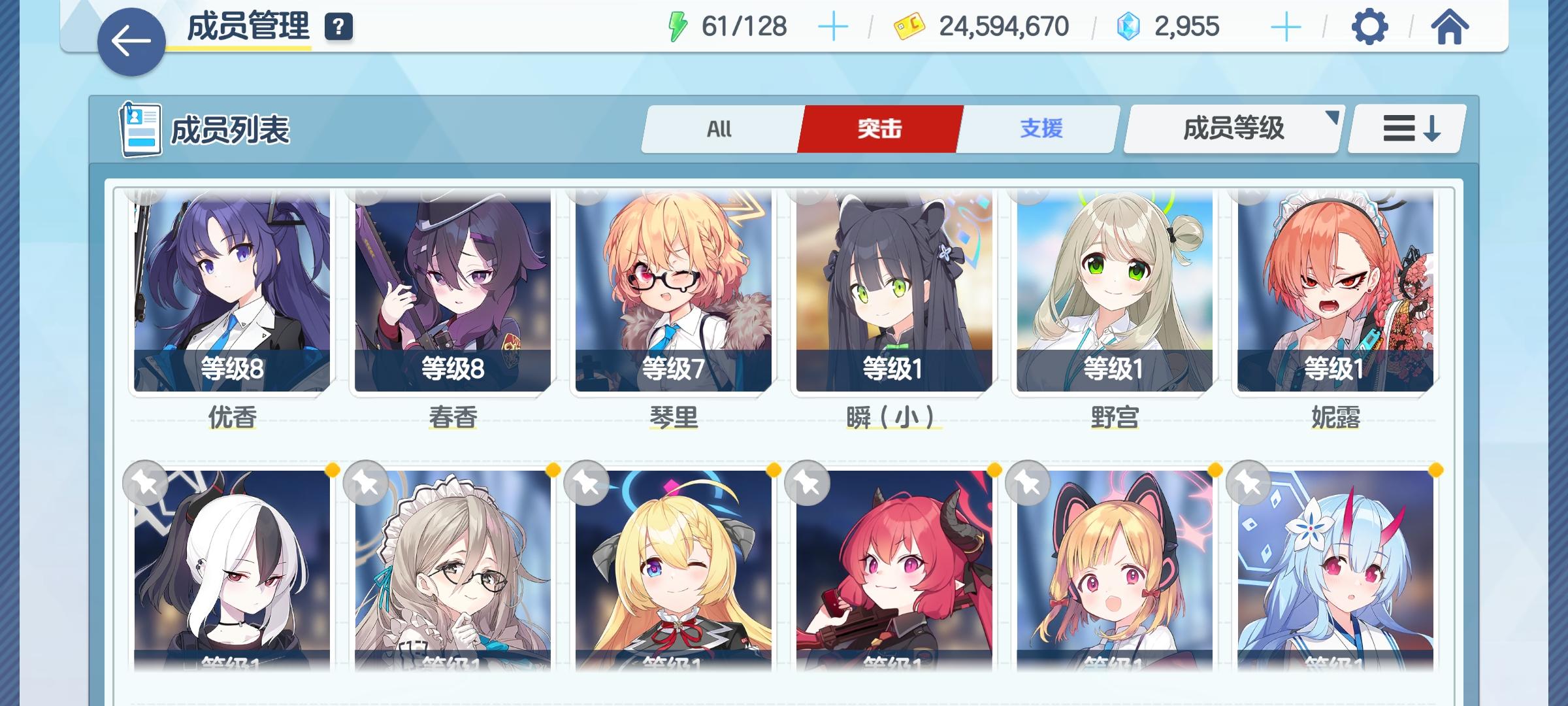
Task: Switch to the 支援 tab
Action: coord(1040,129)
